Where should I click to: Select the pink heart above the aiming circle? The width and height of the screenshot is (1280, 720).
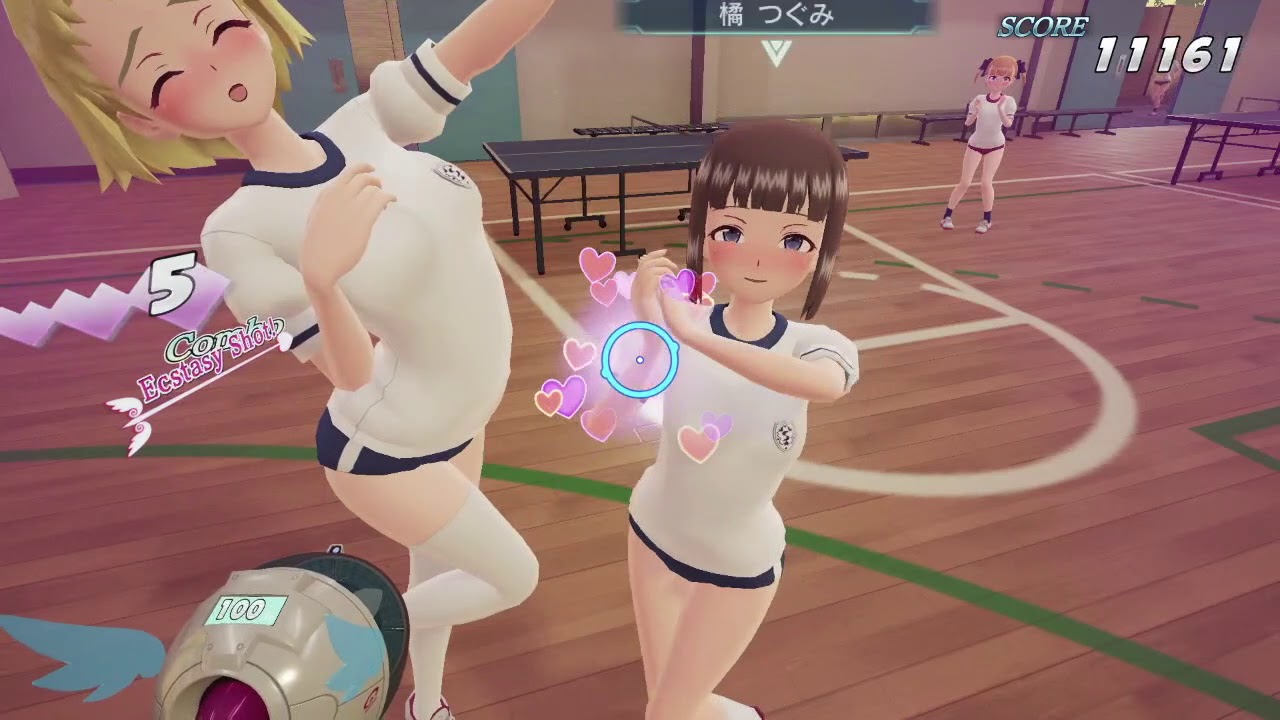(x=597, y=263)
